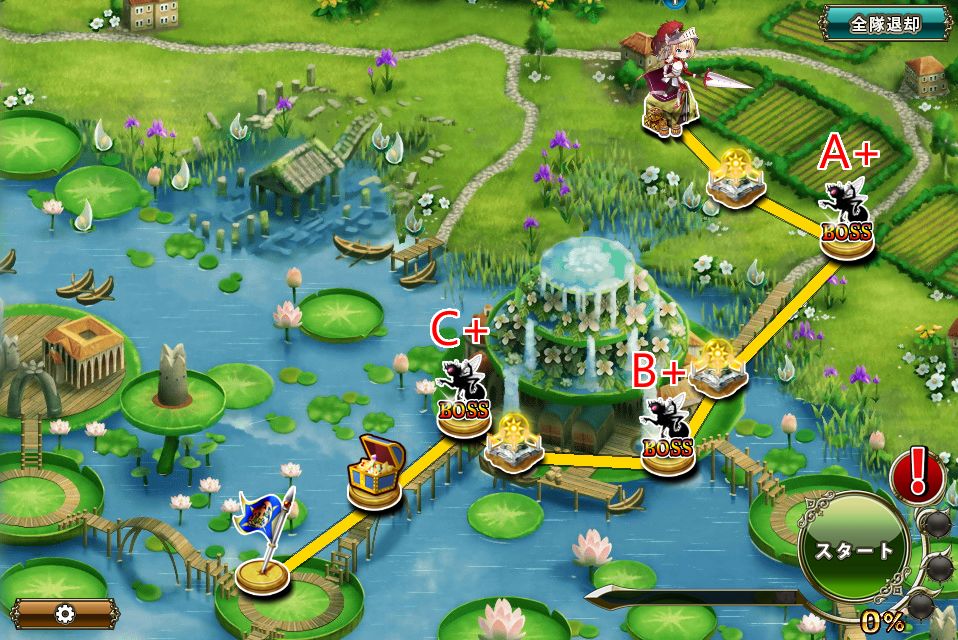Screen dimensions: 958x640
Task: Select the blue flag starting node
Action: pos(264,543)
